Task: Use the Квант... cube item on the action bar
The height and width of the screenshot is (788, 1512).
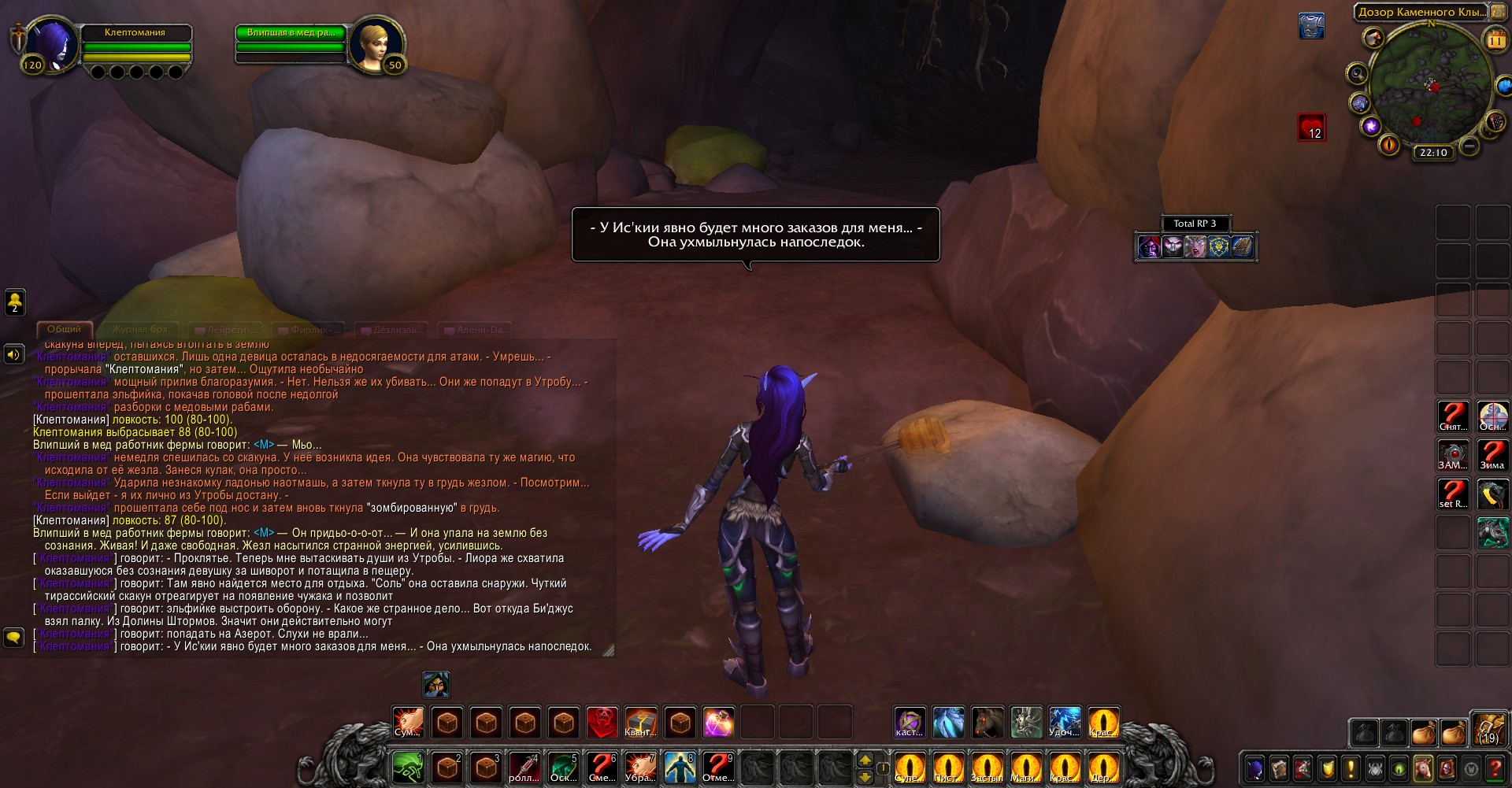Action: pos(640,722)
